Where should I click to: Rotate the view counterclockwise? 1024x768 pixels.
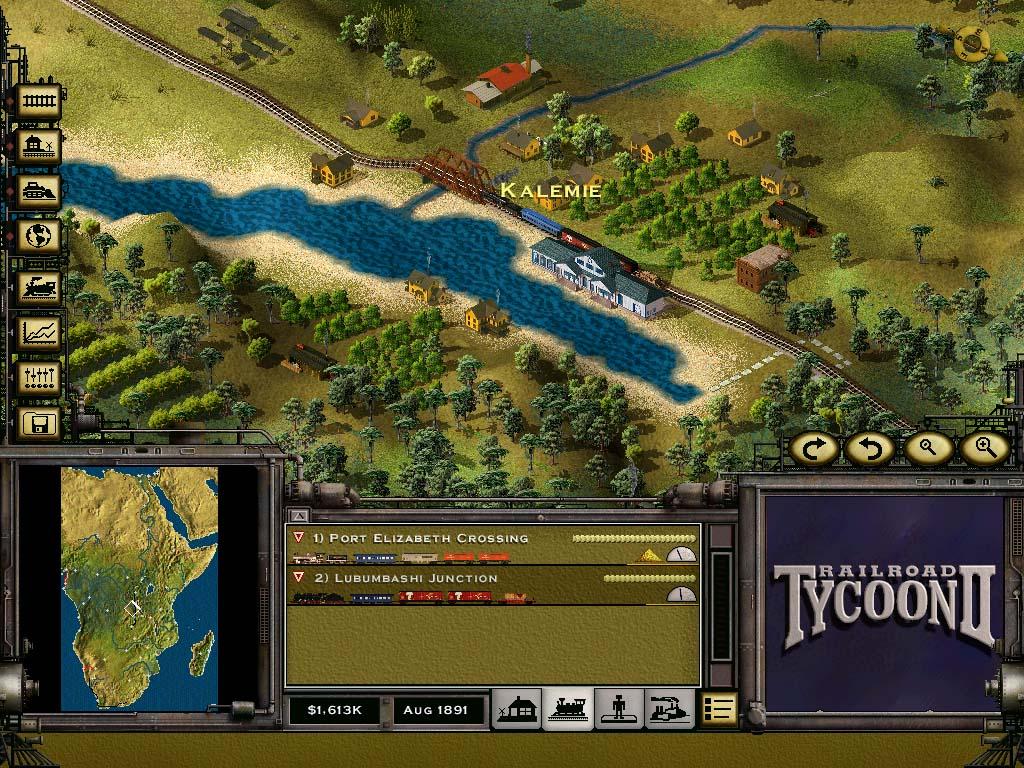tap(869, 449)
